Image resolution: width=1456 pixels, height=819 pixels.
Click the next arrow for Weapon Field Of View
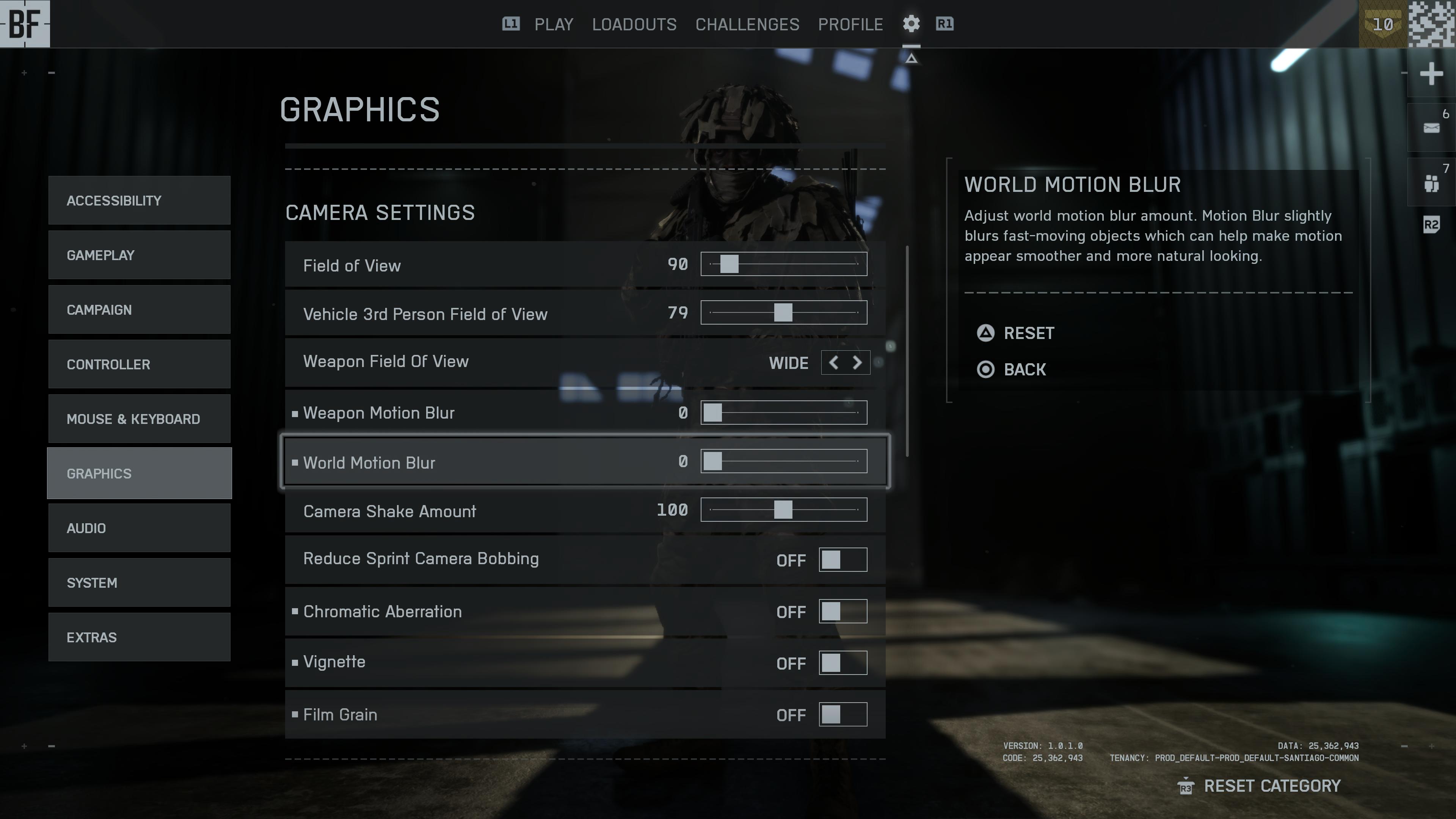coord(857,362)
